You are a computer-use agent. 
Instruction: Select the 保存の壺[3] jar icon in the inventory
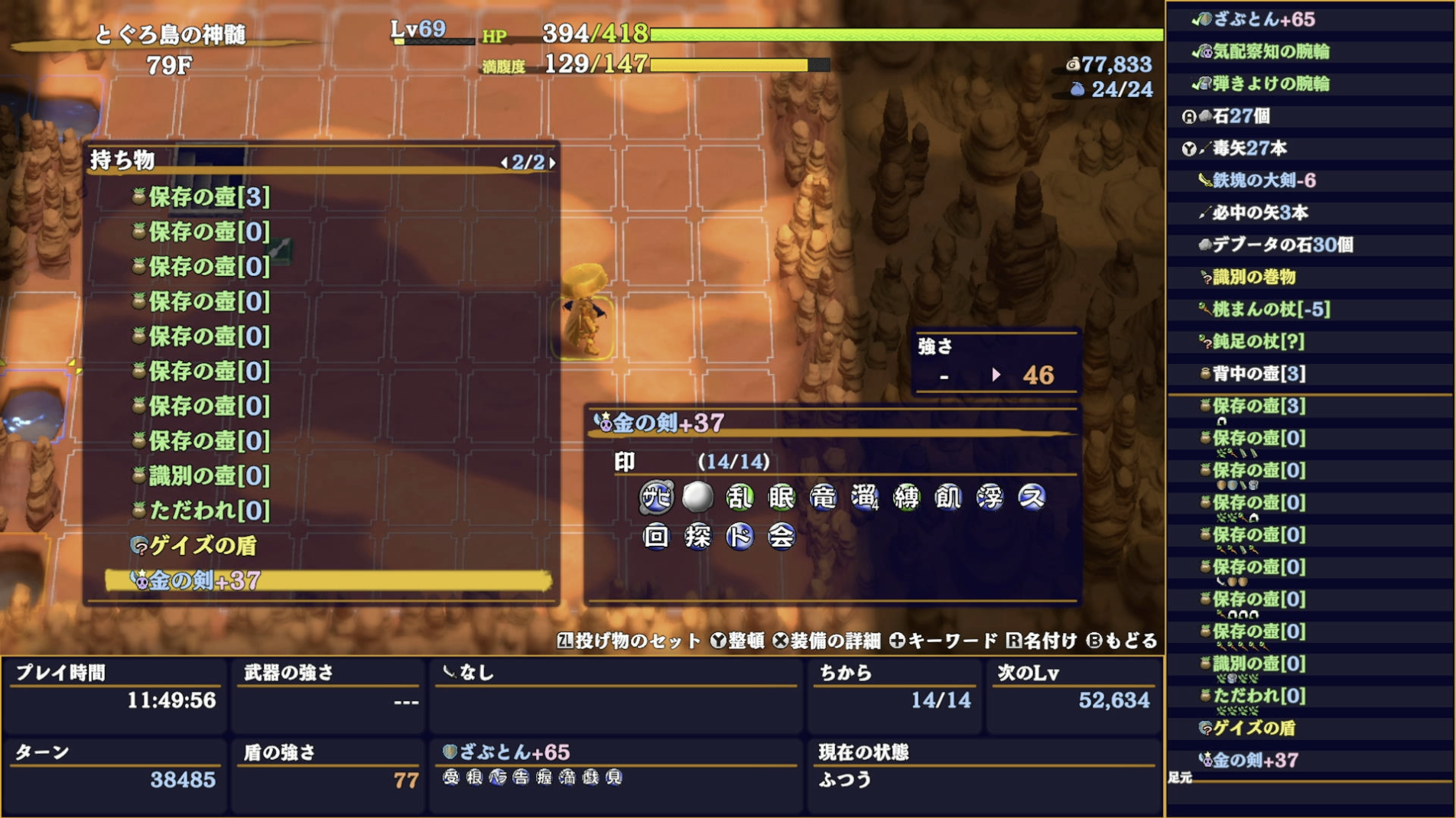click(x=138, y=196)
